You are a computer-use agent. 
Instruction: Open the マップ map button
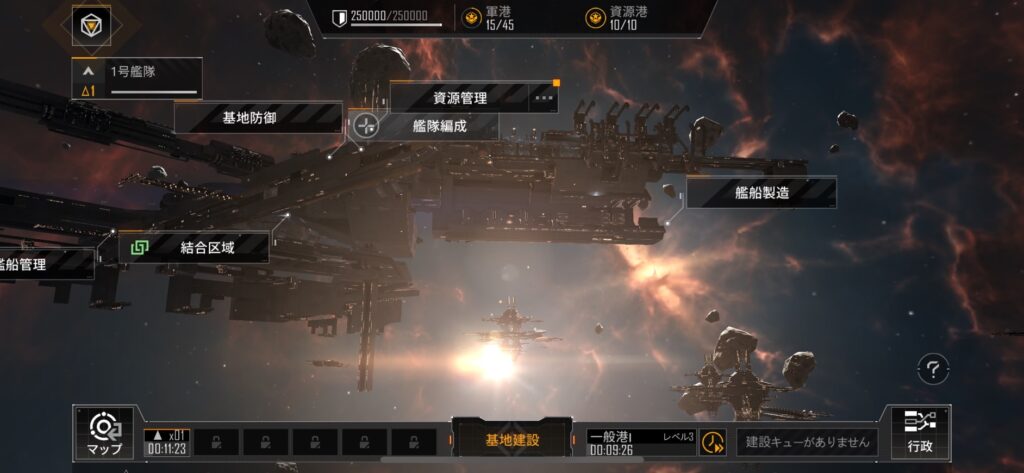104,433
